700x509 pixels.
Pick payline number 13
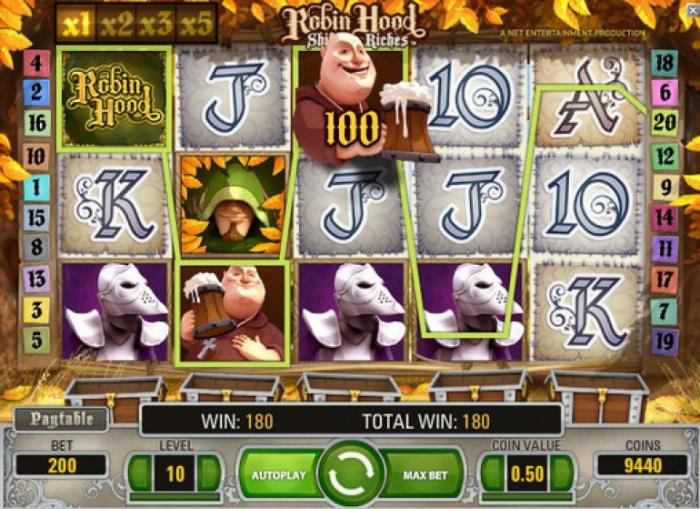click(36, 279)
